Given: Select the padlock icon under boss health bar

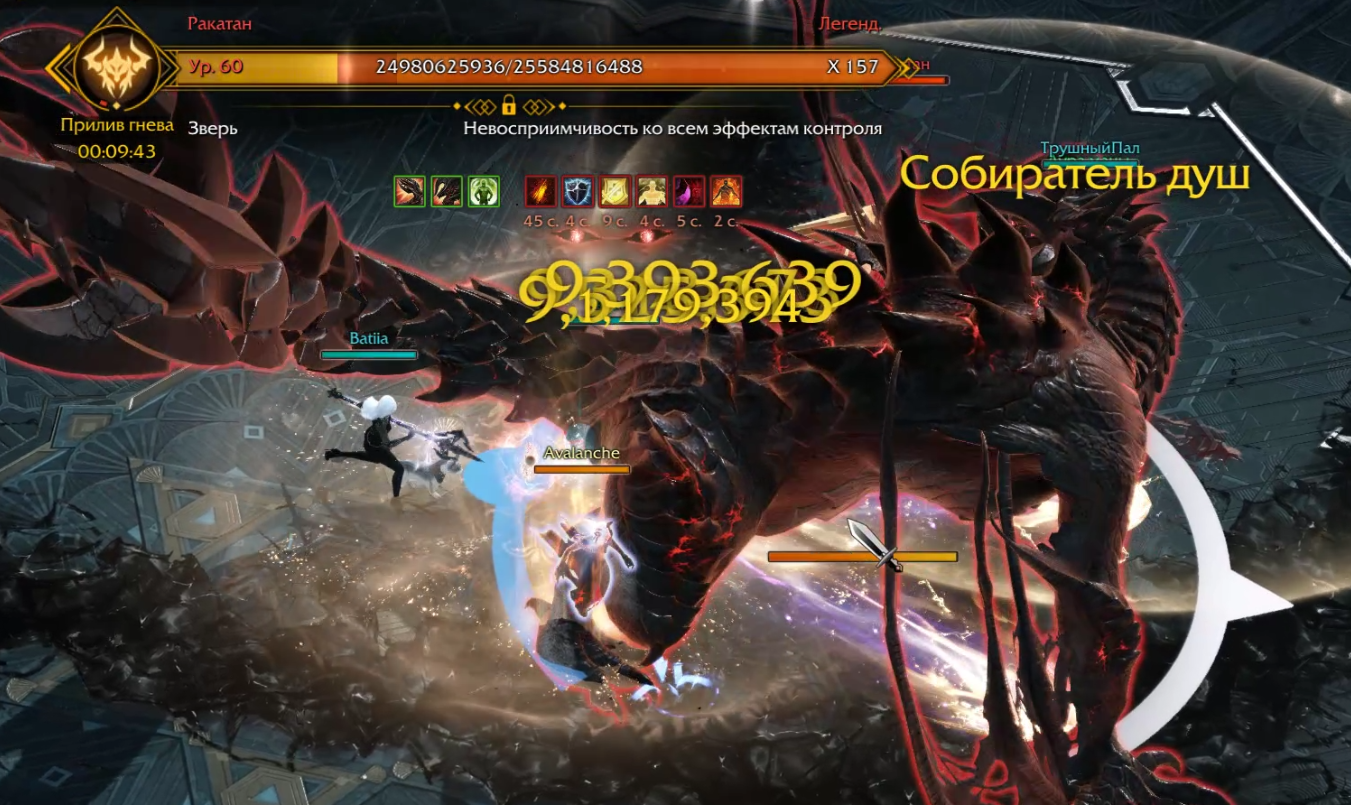Looking at the screenshot, I should pyautogui.click(x=508, y=105).
